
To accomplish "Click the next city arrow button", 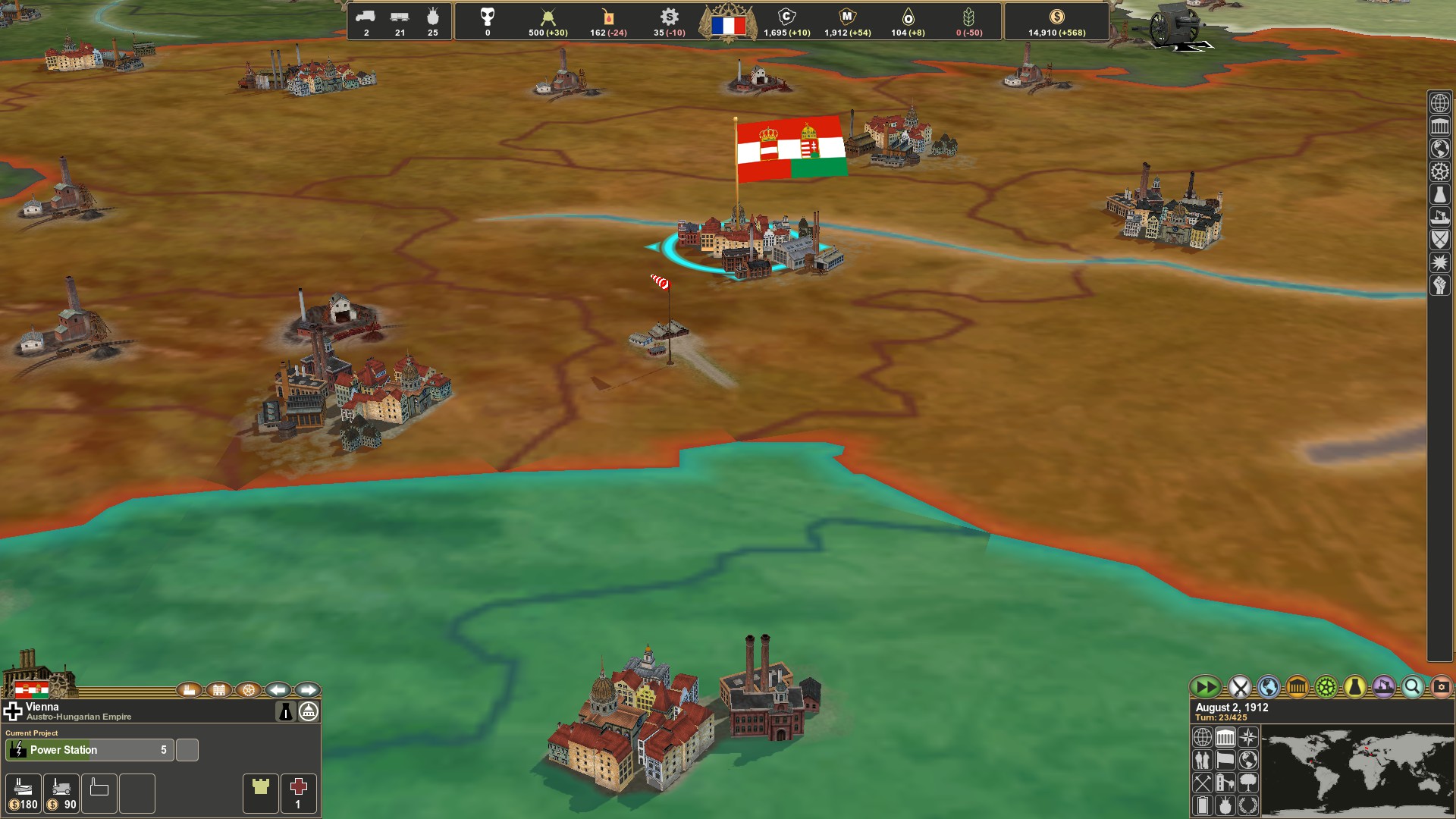I will [306, 690].
